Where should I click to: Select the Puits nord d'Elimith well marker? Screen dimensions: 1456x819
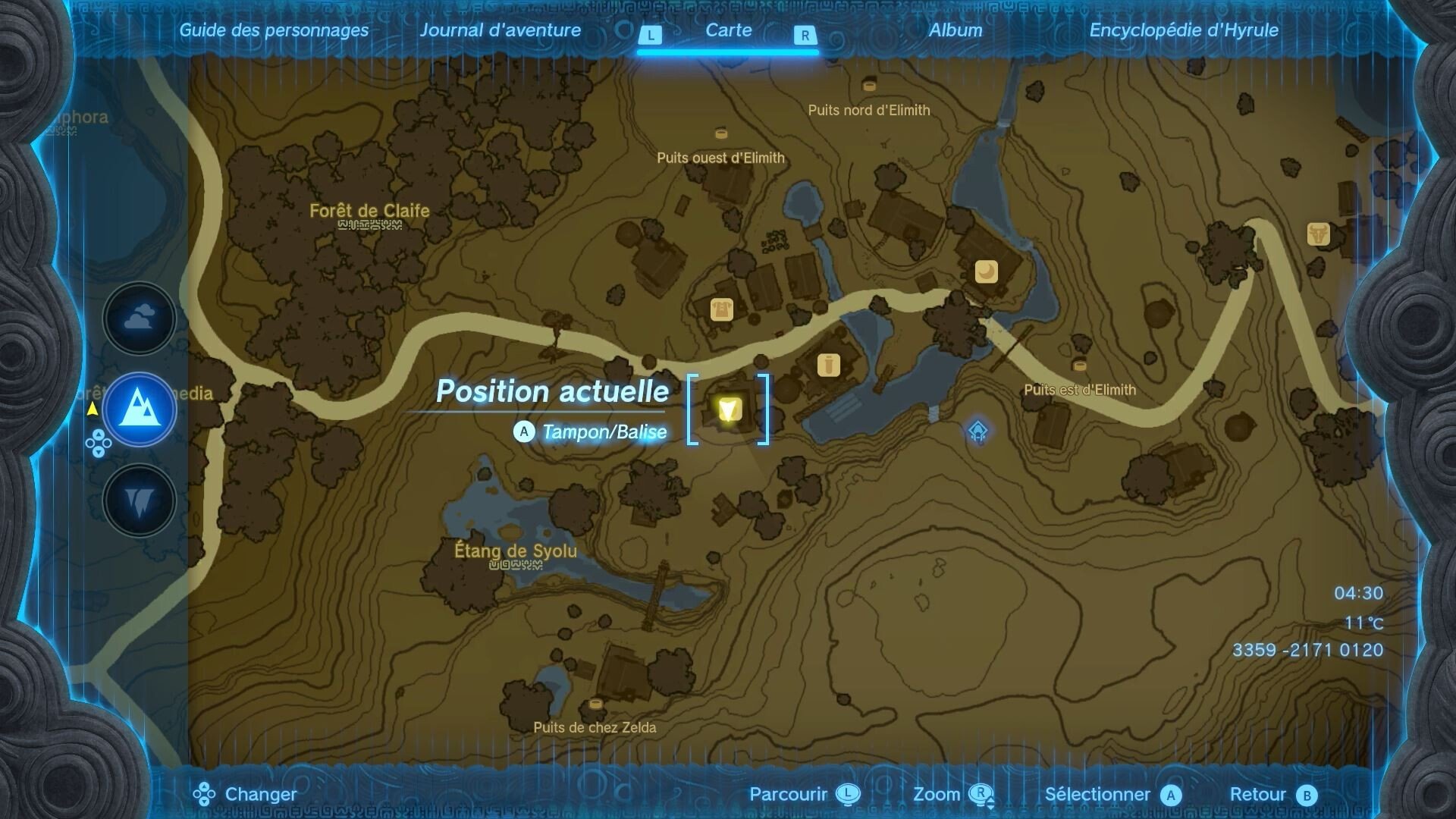click(x=869, y=86)
